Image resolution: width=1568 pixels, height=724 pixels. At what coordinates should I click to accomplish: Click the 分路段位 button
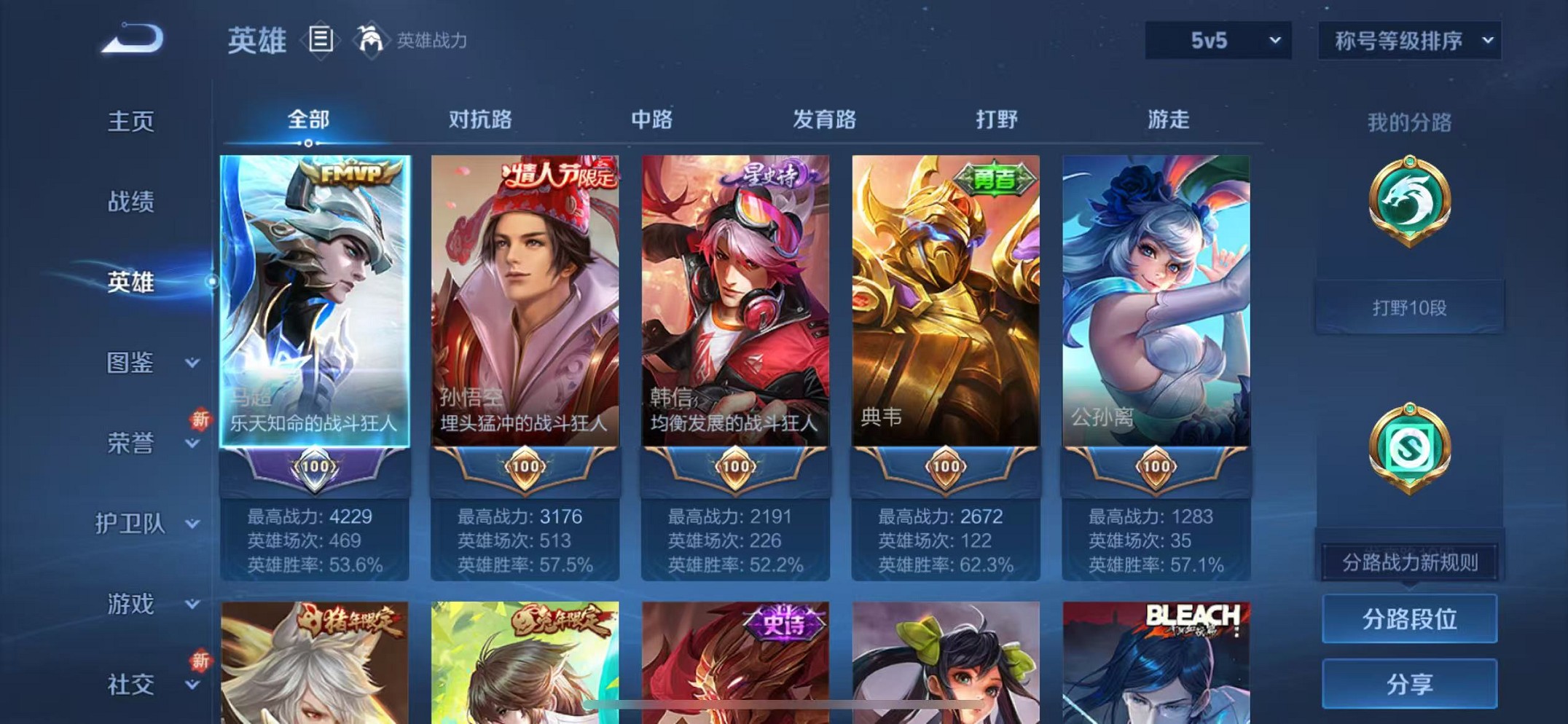click(1409, 618)
